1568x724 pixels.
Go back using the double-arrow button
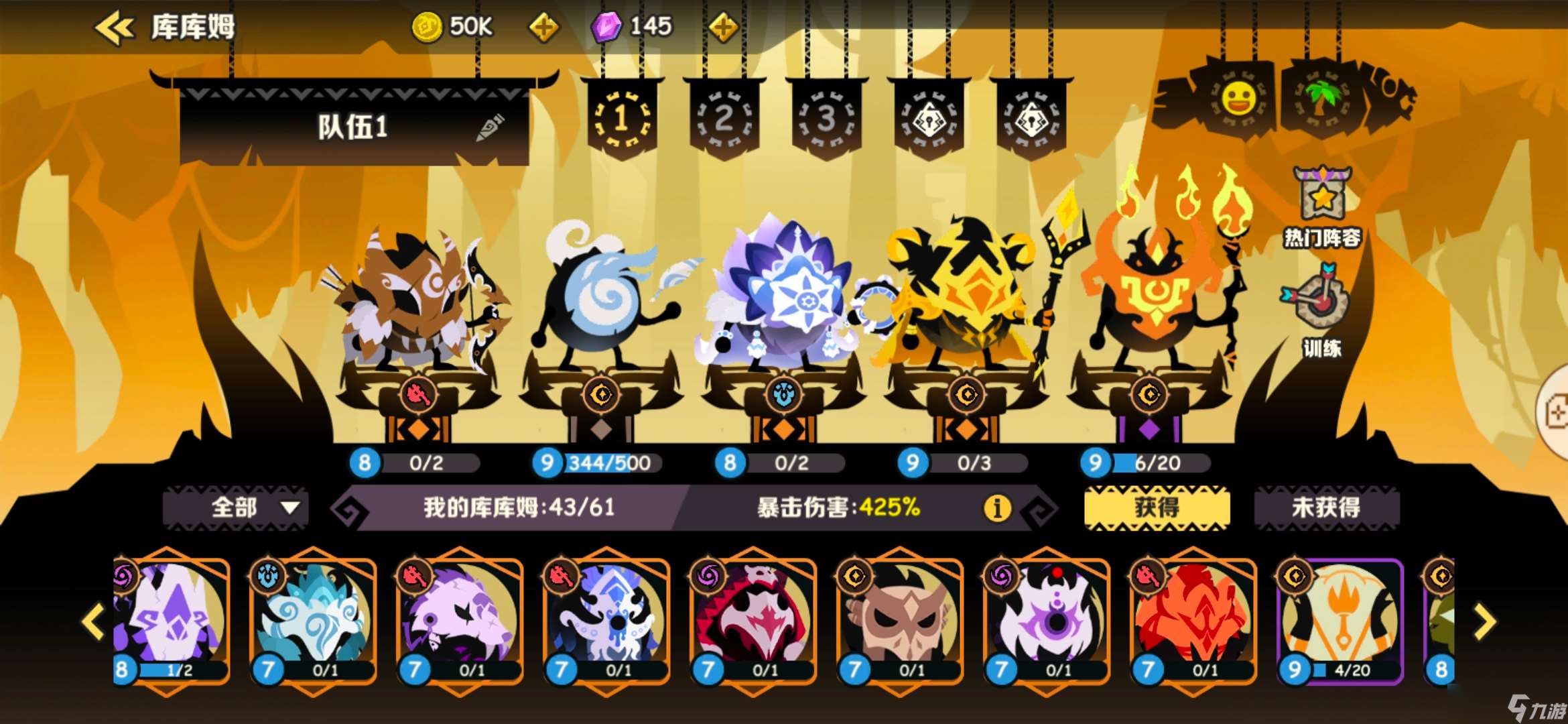114,28
